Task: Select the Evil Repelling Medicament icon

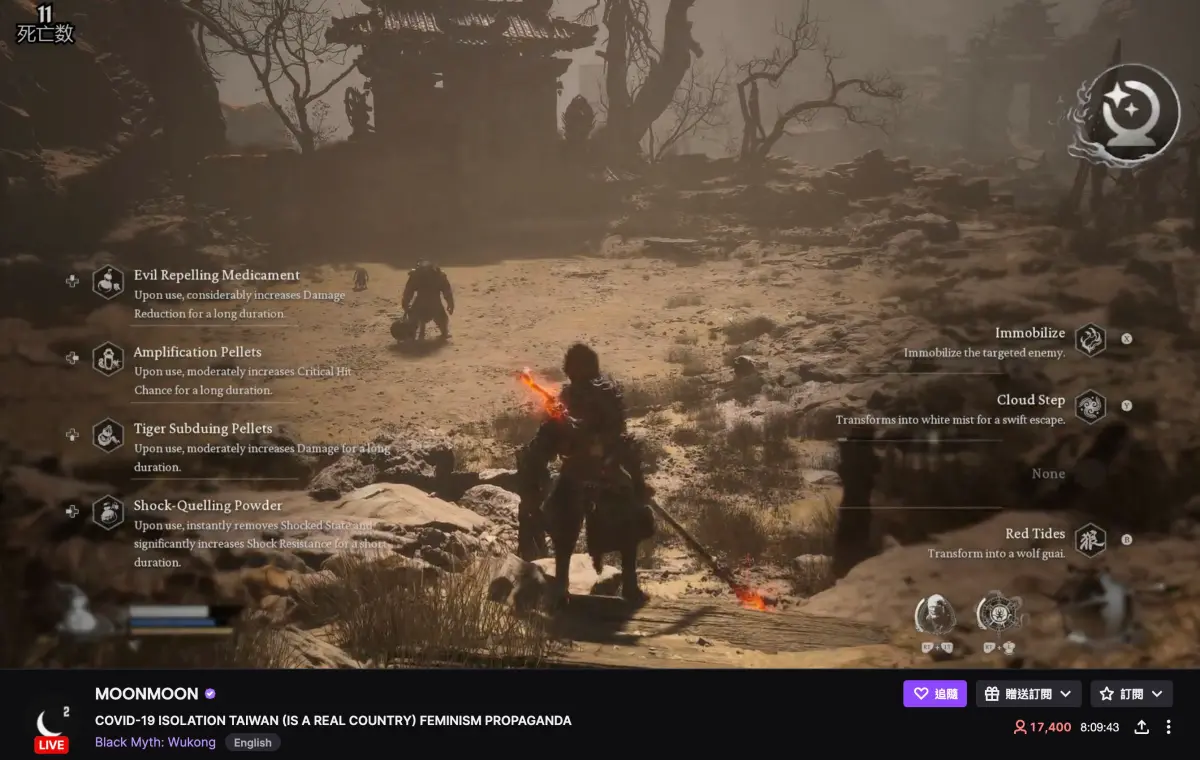Action: point(108,282)
